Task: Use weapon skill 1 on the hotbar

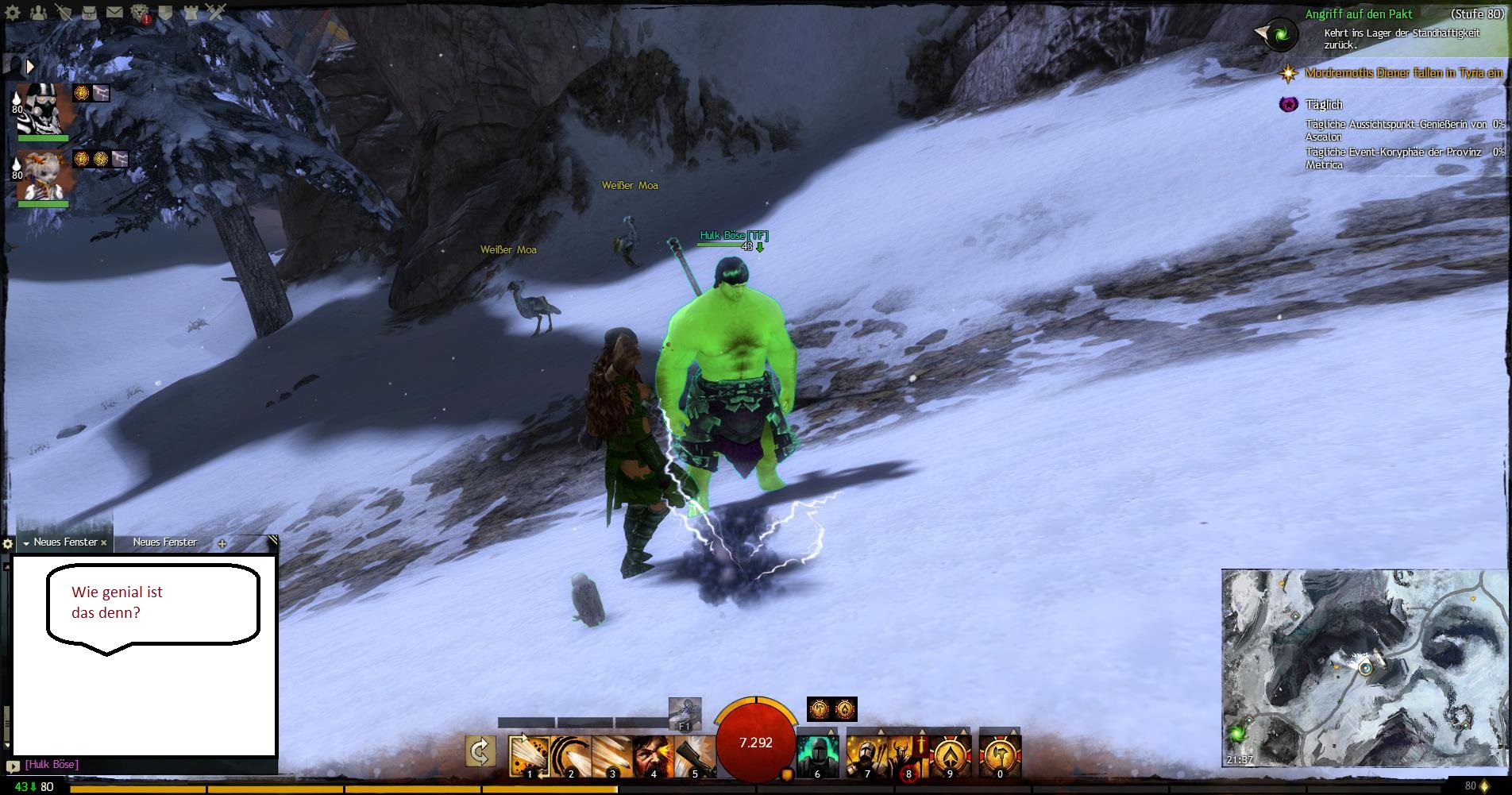Action: pyautogui.click(x=528, y=755)
